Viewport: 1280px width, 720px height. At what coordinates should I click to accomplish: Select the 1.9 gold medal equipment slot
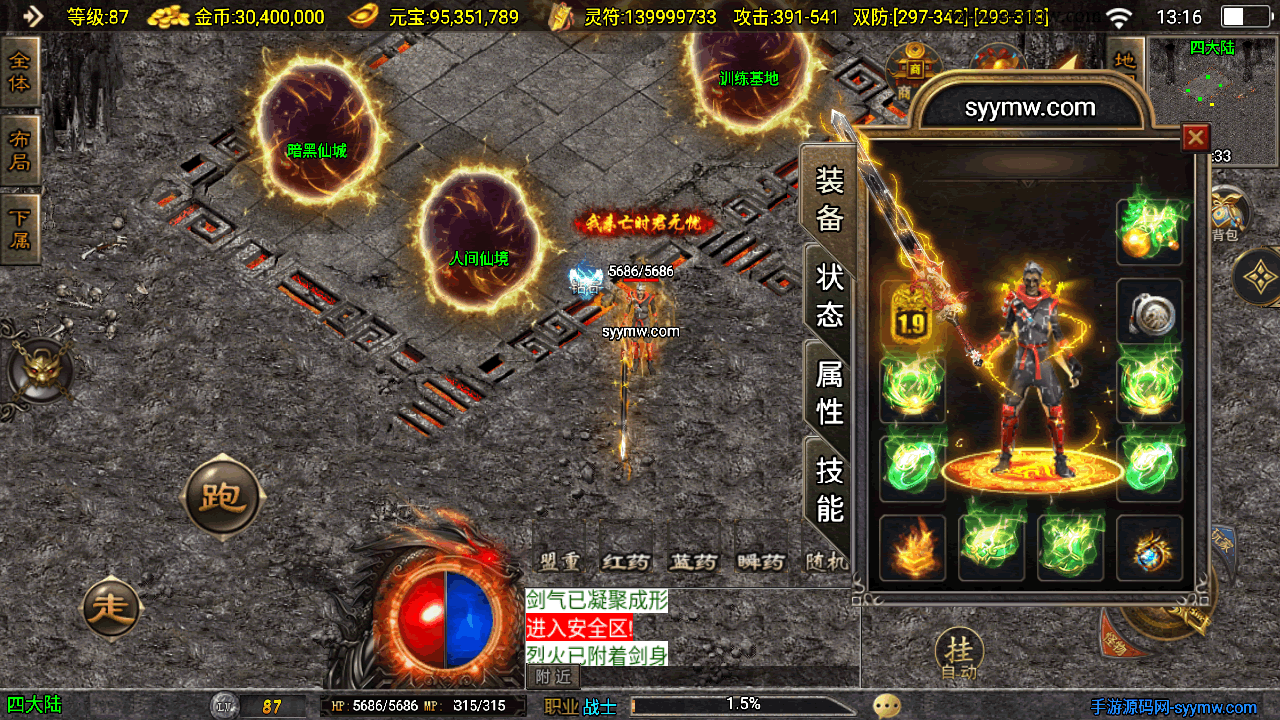(x=911, y=314)
